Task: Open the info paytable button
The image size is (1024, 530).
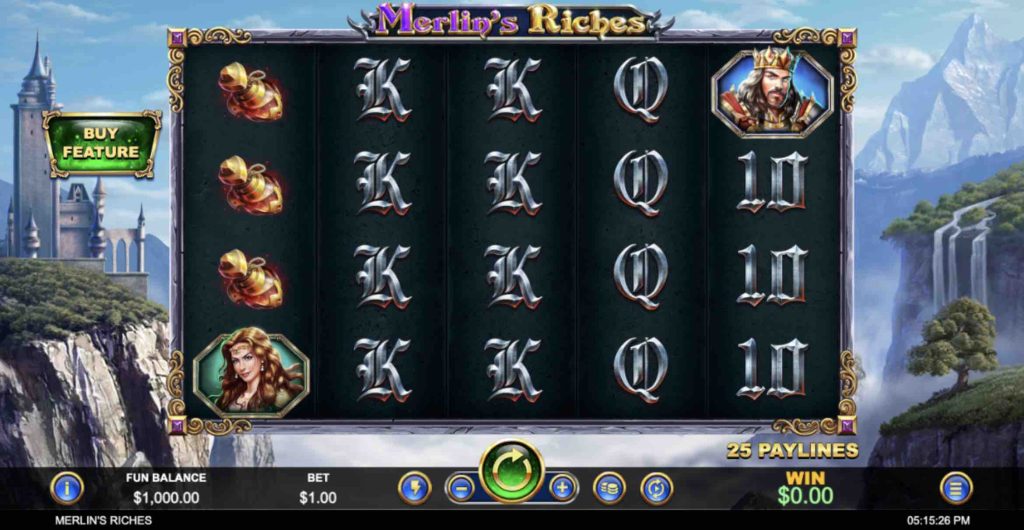Action: coord(67,488)
